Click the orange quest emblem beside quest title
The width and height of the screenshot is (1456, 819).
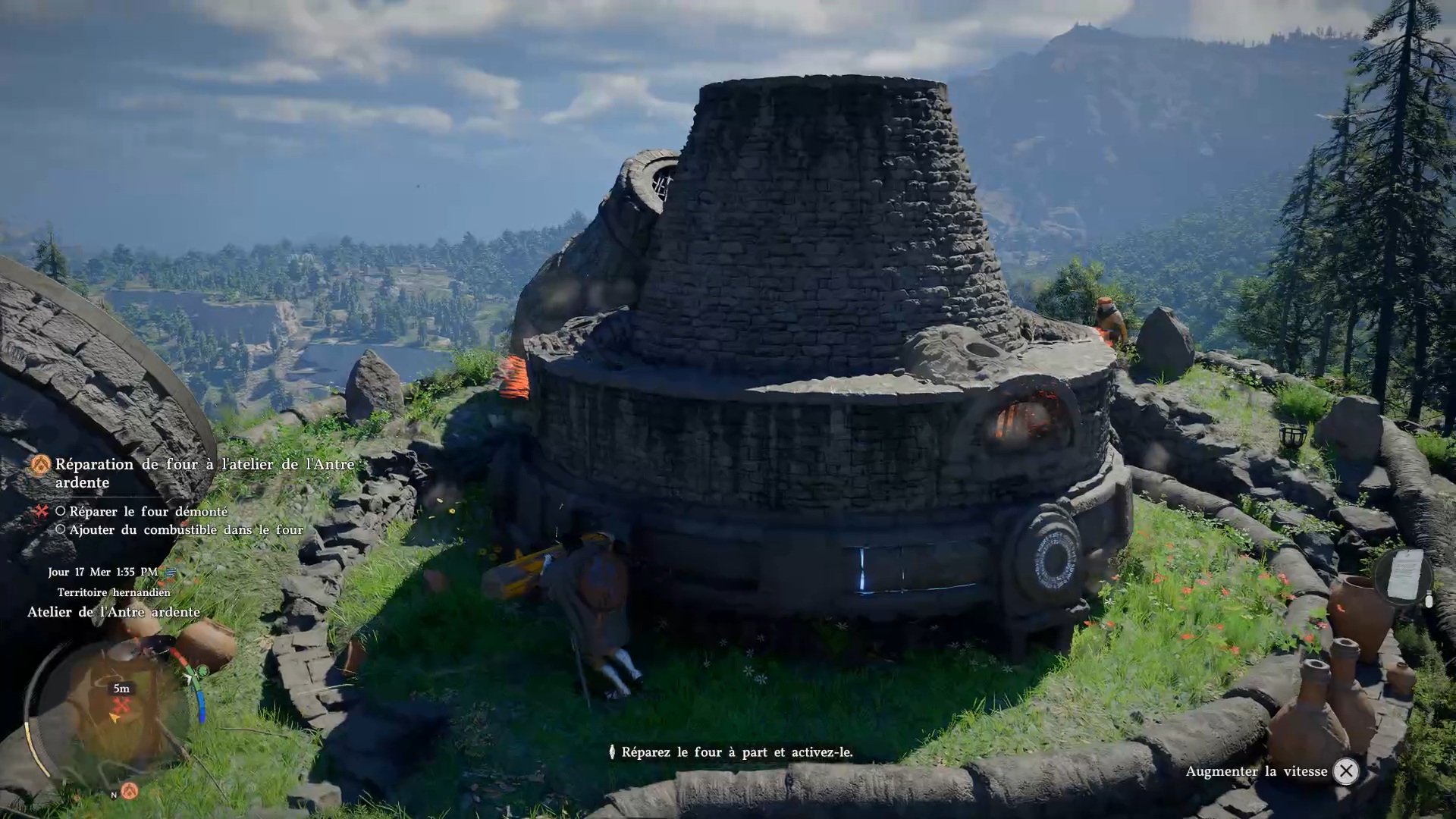pos(40,465)
